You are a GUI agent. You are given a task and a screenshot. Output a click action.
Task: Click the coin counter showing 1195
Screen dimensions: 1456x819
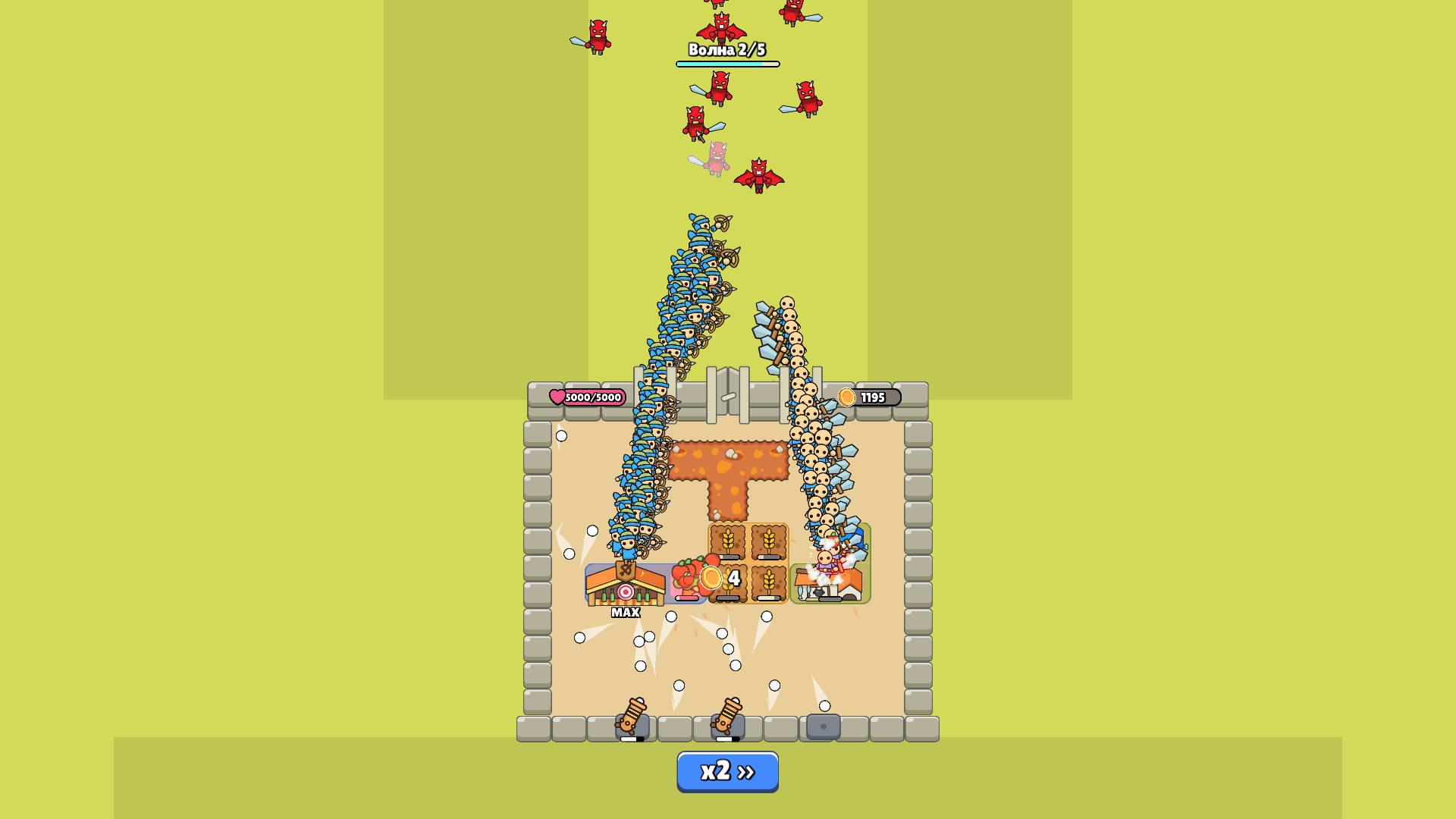click(x=872, y=397)
